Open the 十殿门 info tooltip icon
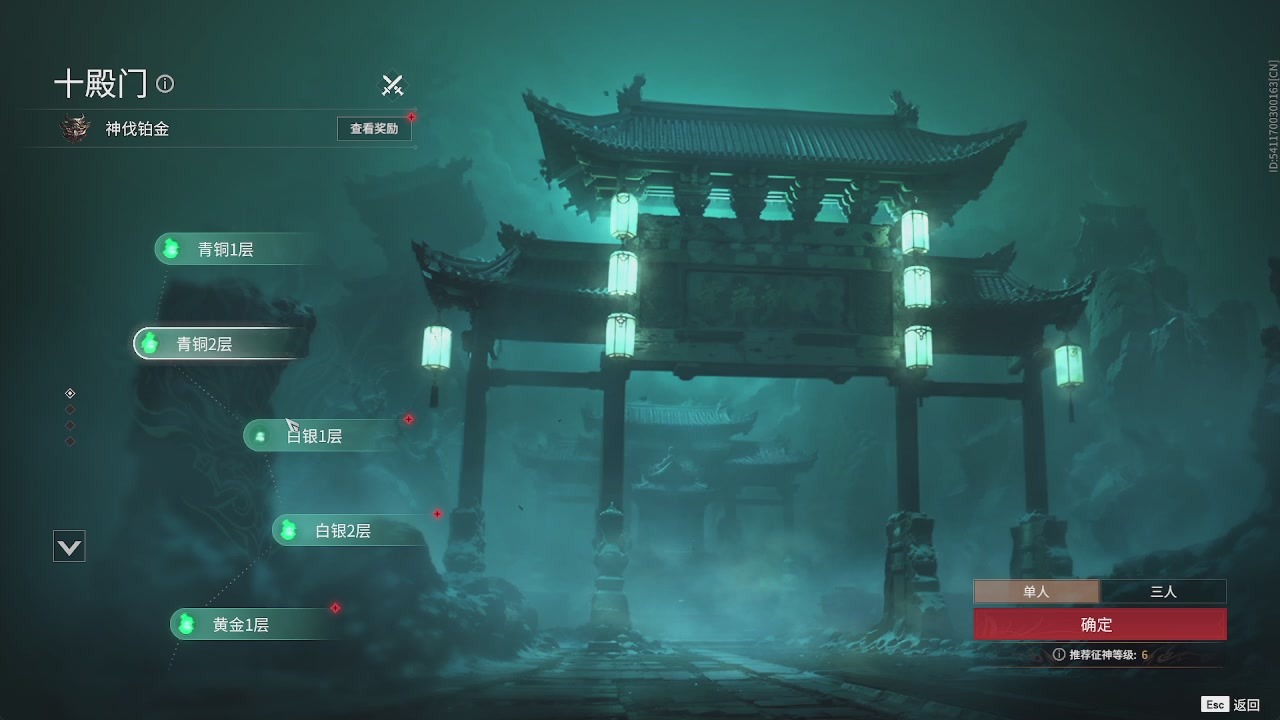The width and height of the screenshot is (1280, 720). [x=165, y=85]
